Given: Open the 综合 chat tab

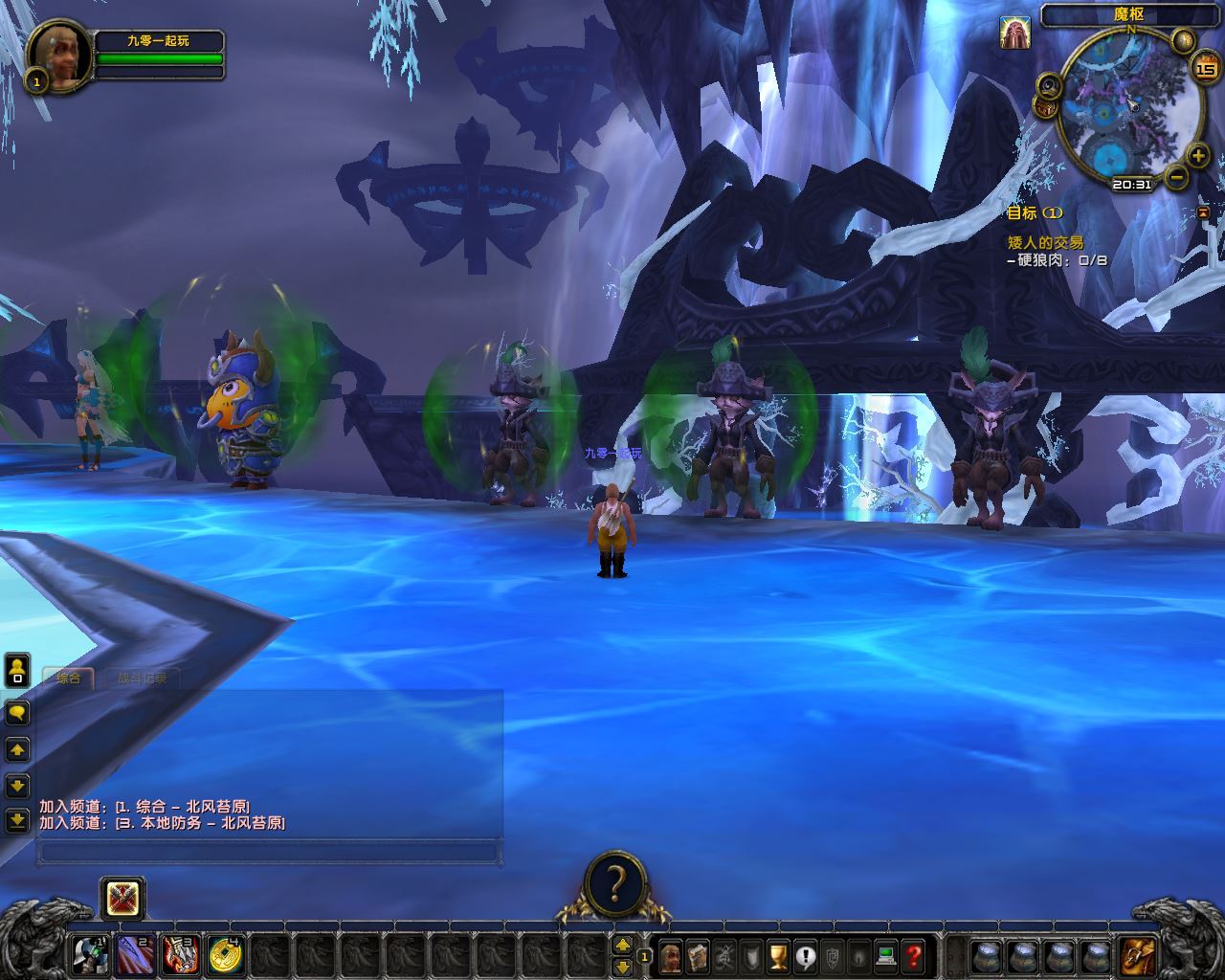Looking at the screenshot, I should tap(69, 679).
